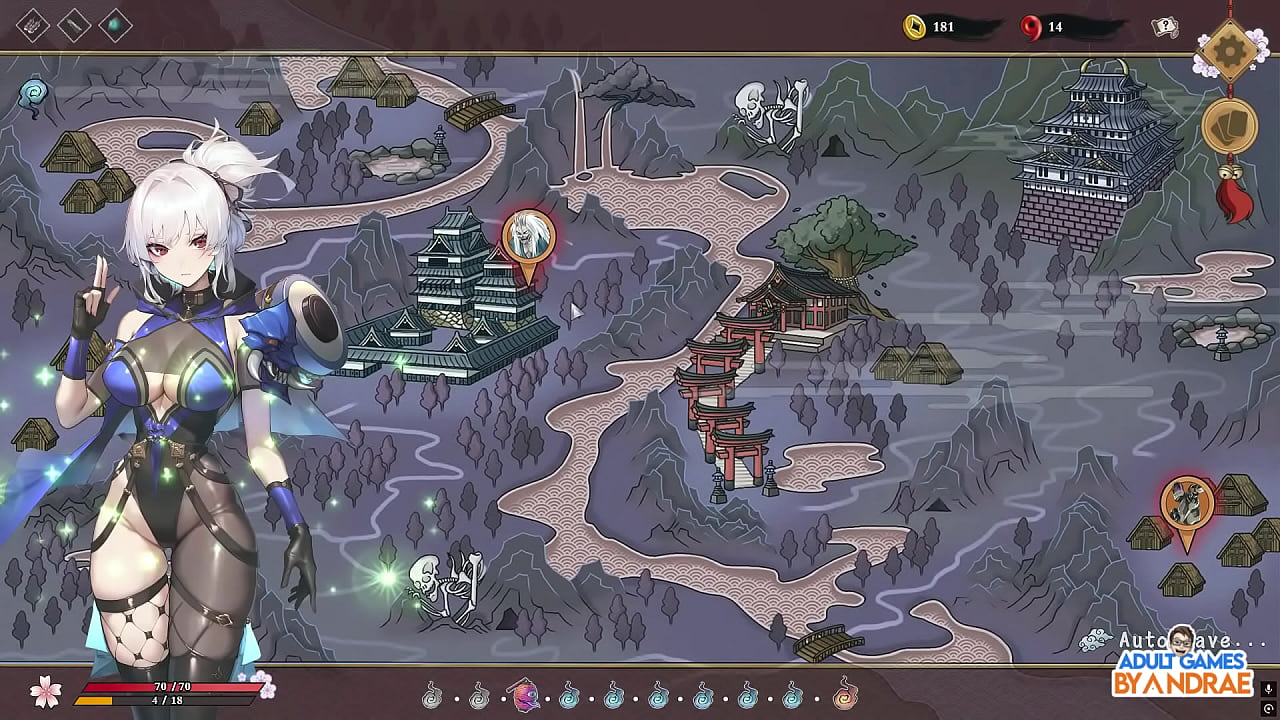
Task: Open the gear settings menu
Action: coord(1228,48)
